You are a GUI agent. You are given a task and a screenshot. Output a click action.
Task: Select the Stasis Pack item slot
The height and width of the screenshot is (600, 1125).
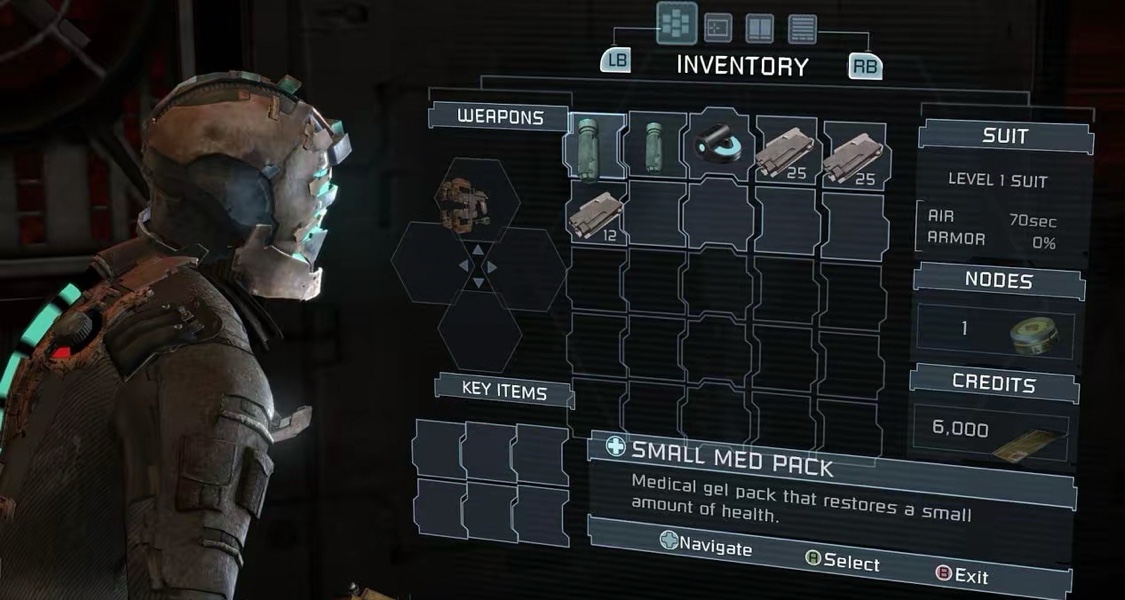click(x=720, y=145)
